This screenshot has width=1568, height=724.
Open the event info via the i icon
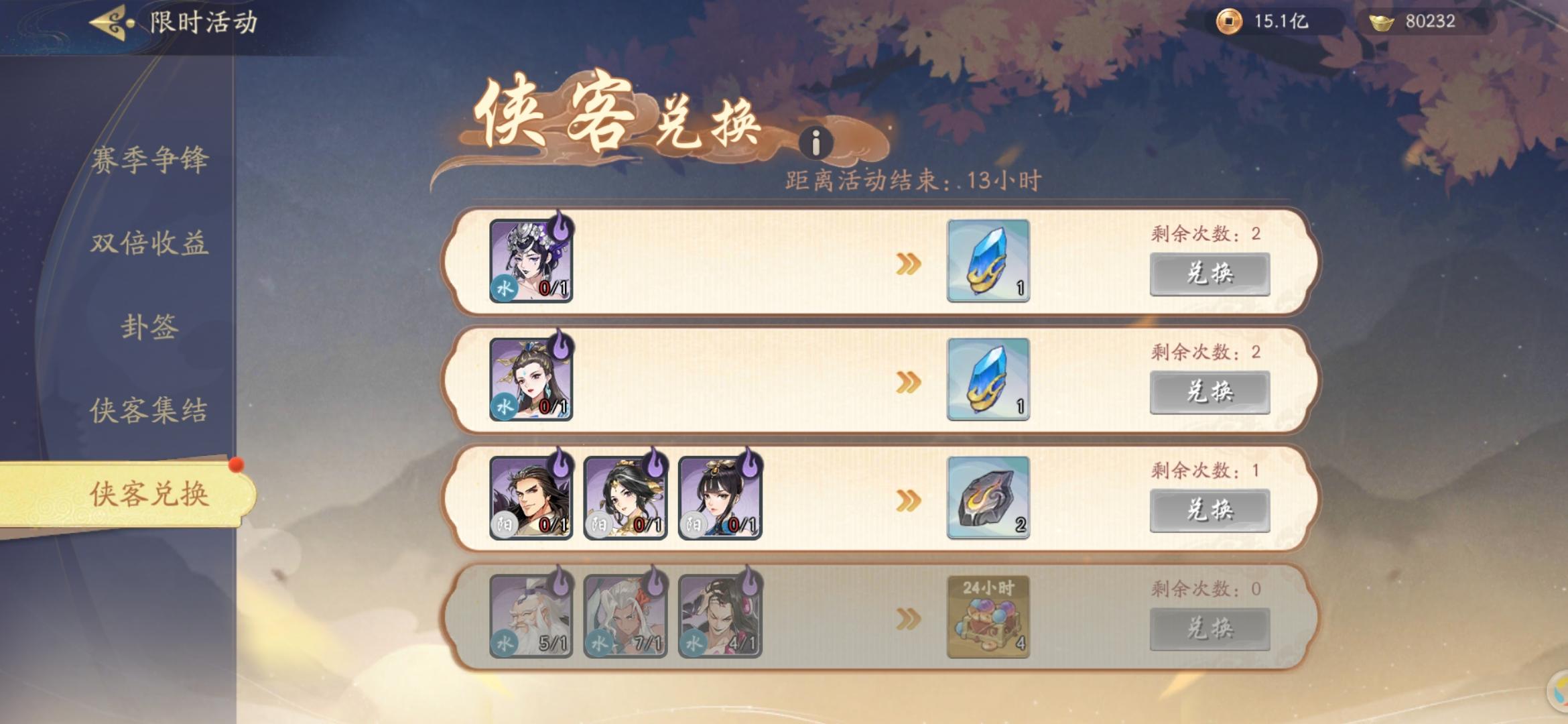(x=818, y=141)
